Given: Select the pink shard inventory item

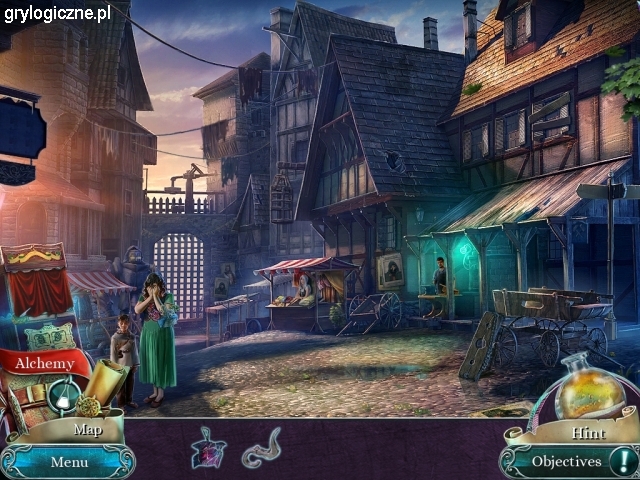Looking at the screenshot, I should pyautogui.click(x=208, y=449).
